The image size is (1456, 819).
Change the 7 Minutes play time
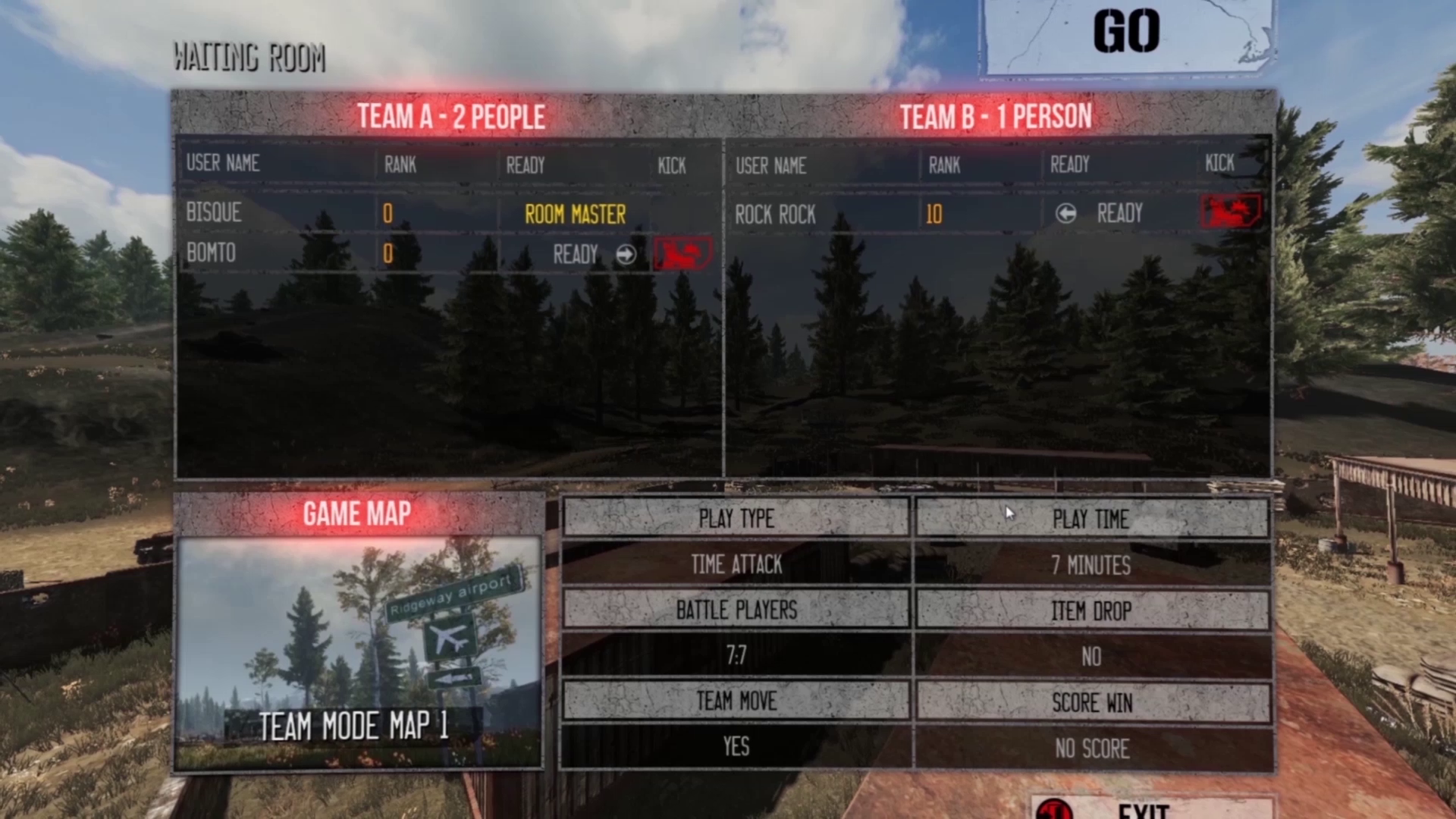1090,566
